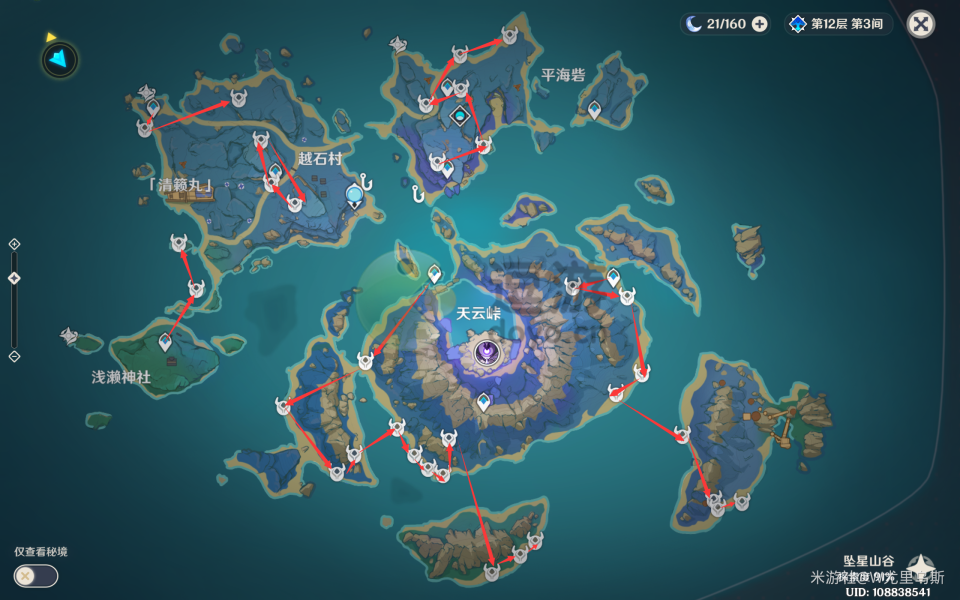Close the map screen
The height and width of the screenshot is (600, 960).
tap(921, 24)
